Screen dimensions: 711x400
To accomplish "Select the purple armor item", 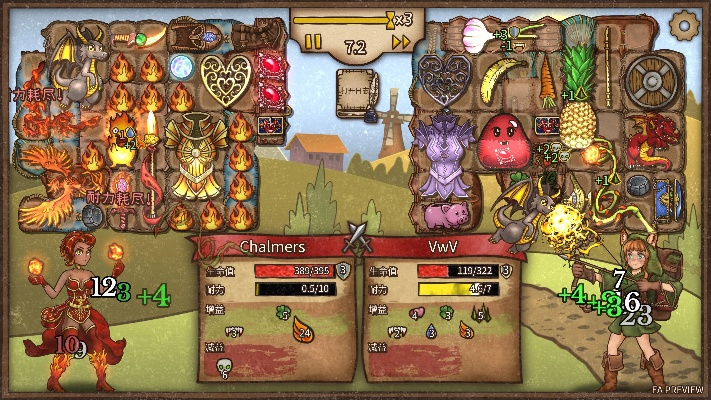I will point(442,156).
